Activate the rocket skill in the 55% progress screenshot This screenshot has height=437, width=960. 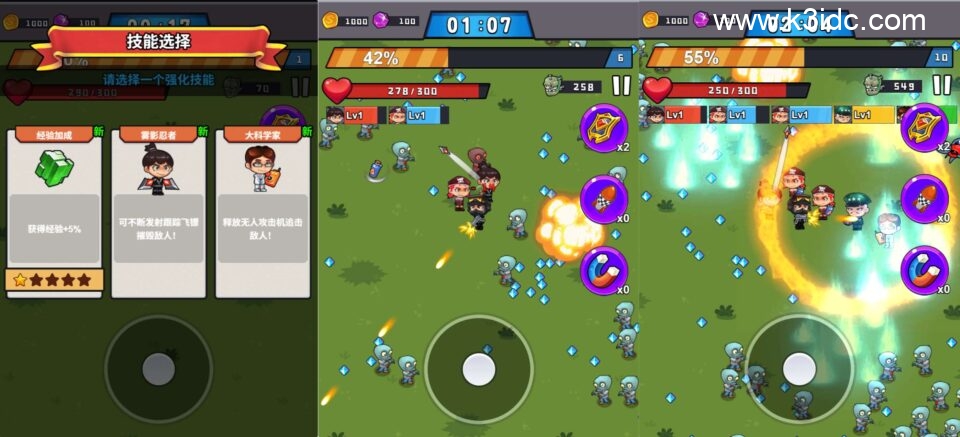click(x=924, y=199)
